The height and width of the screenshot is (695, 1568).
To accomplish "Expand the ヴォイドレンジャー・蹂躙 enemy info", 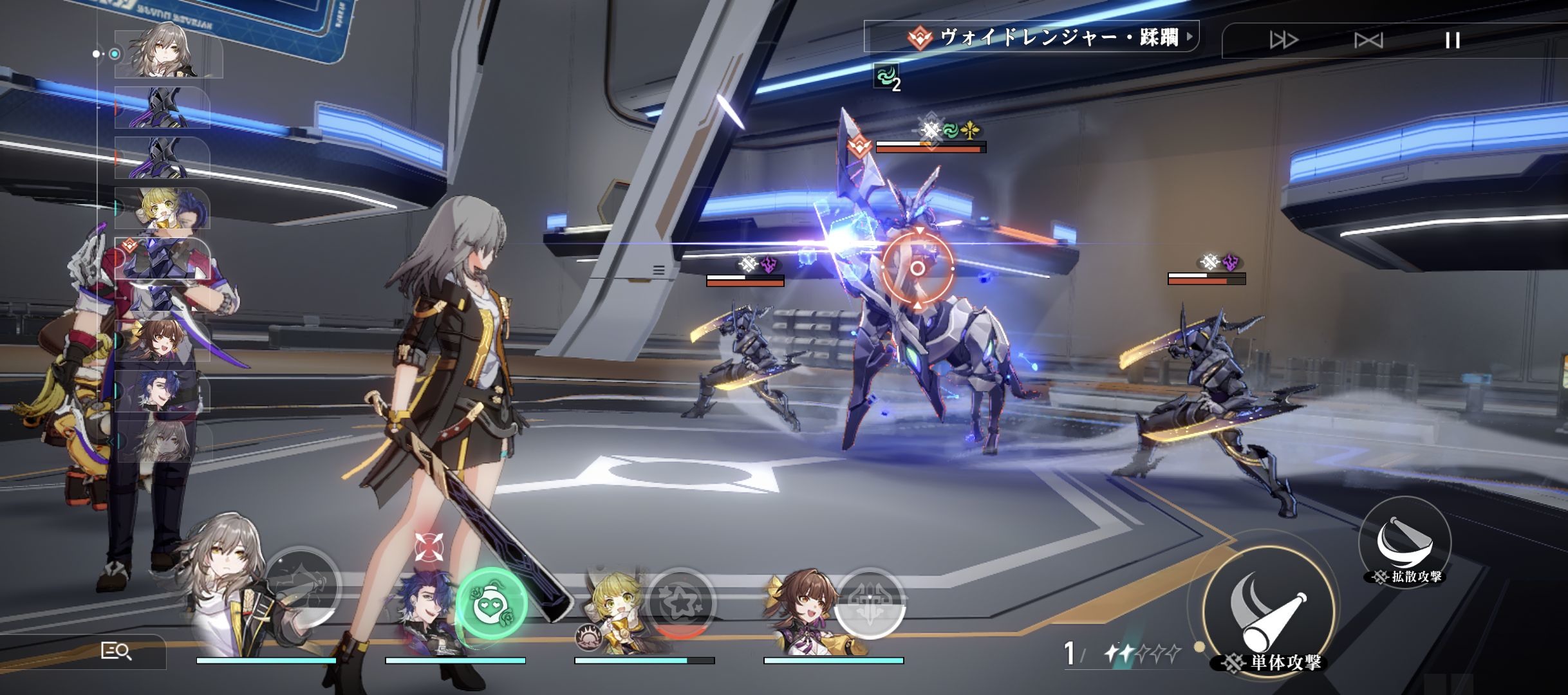I will (x=1190, y=37).
